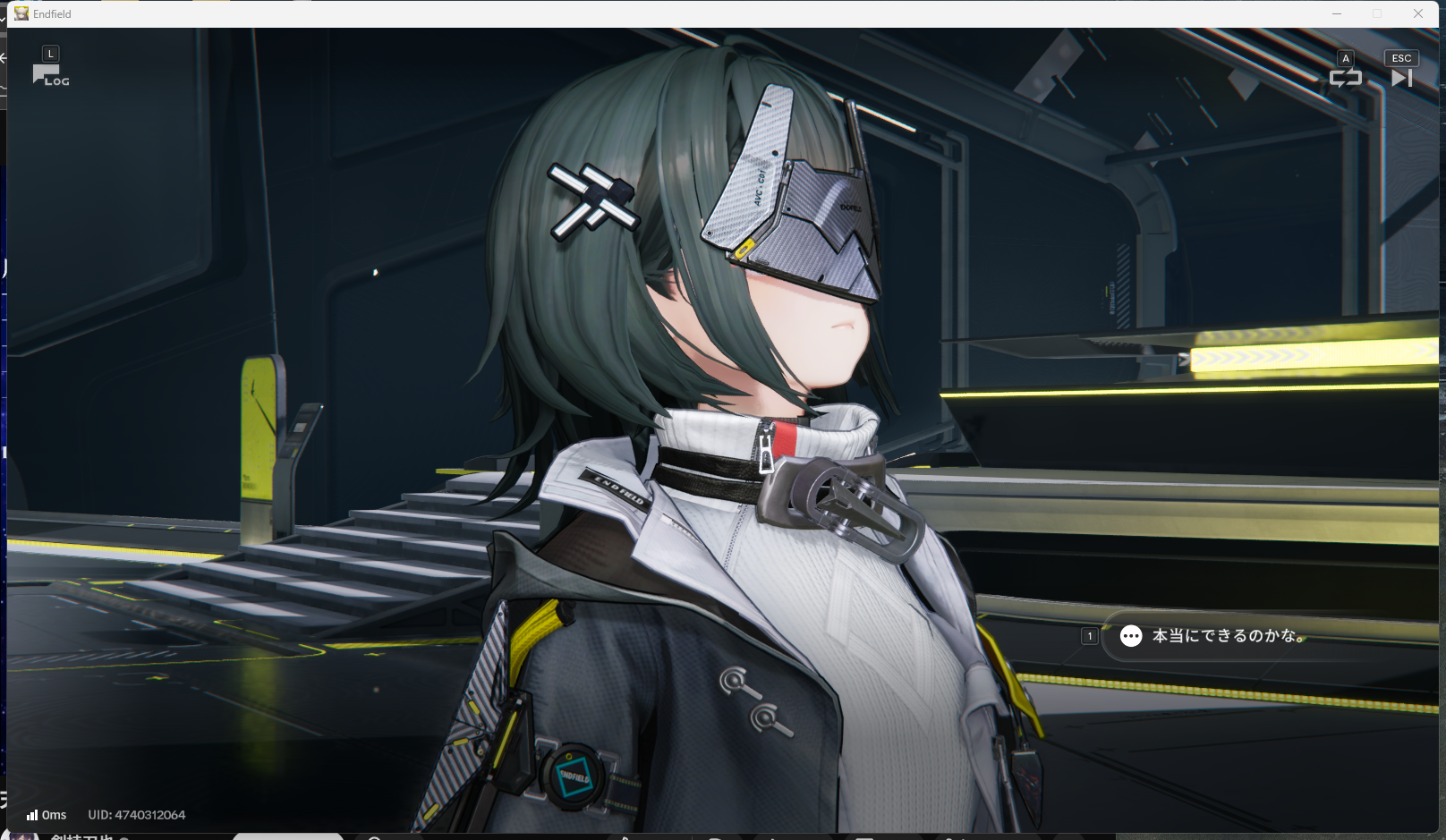The height and width of the screenshot is (840, 1446).
Task: Minimize the Endfield window
Action: [x=1337, y=13]
